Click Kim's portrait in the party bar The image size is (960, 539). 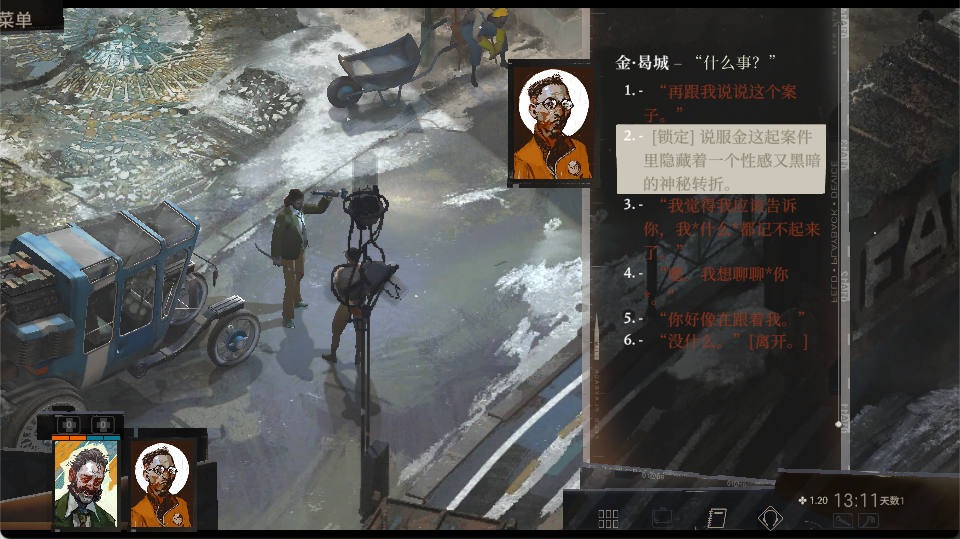click(x=162, y=483)
